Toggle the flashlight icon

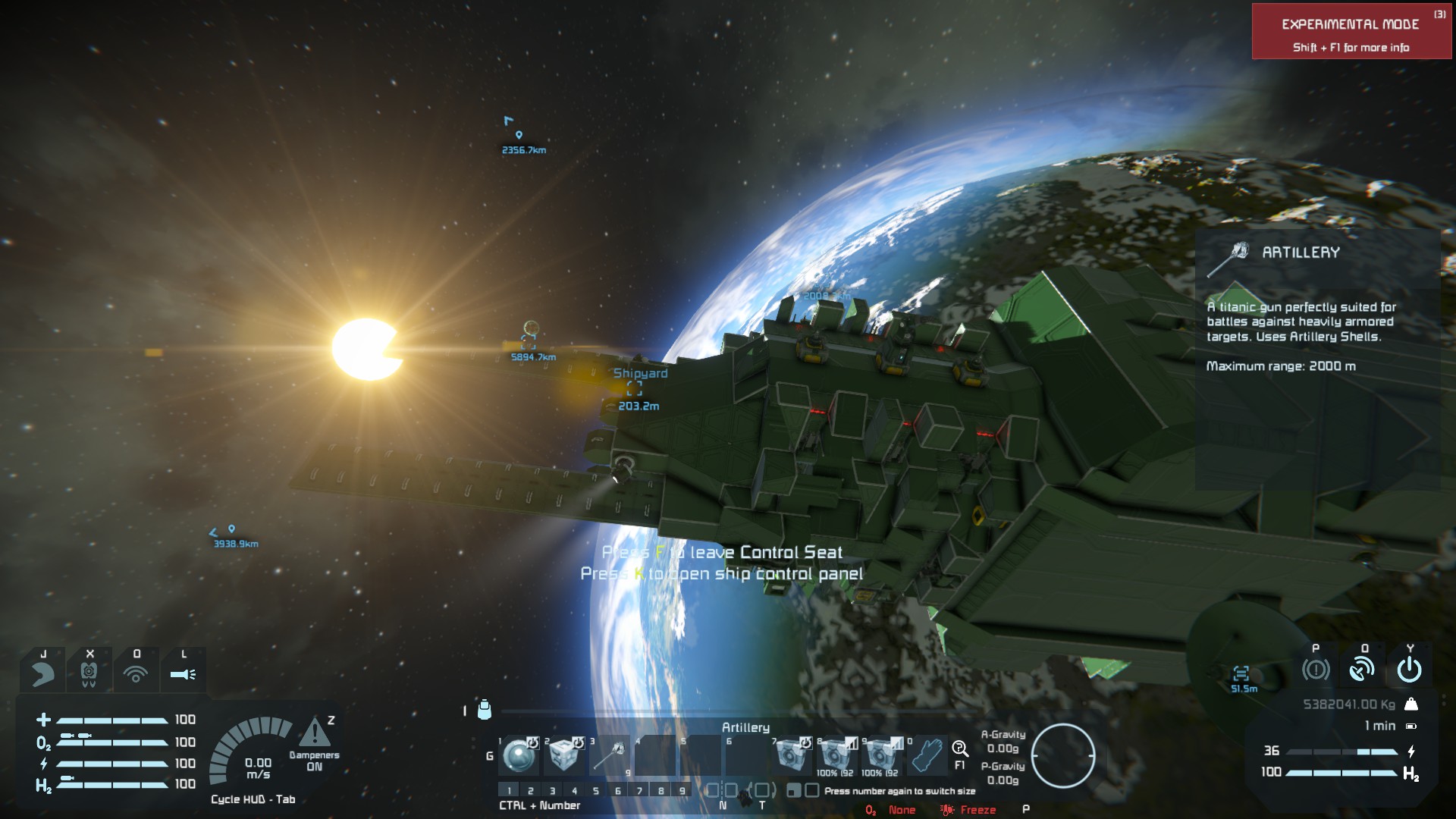coord(183,673)
